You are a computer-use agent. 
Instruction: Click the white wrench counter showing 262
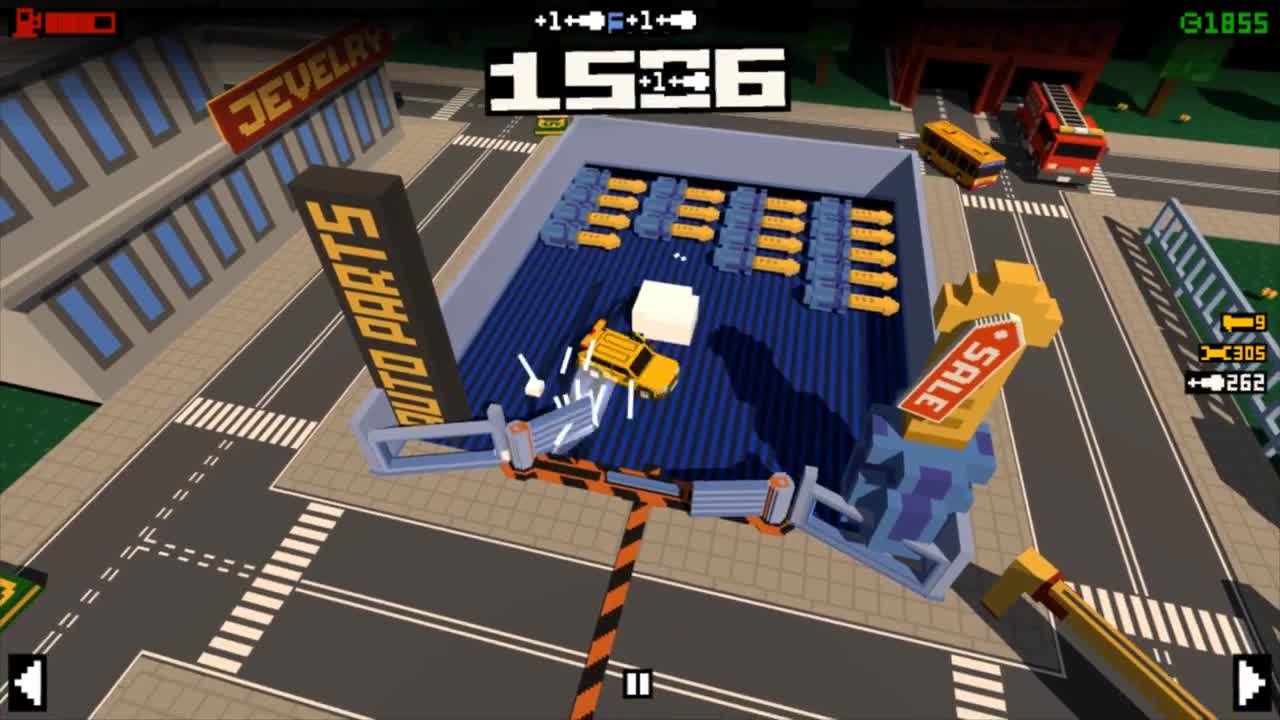pos(1228,380)
